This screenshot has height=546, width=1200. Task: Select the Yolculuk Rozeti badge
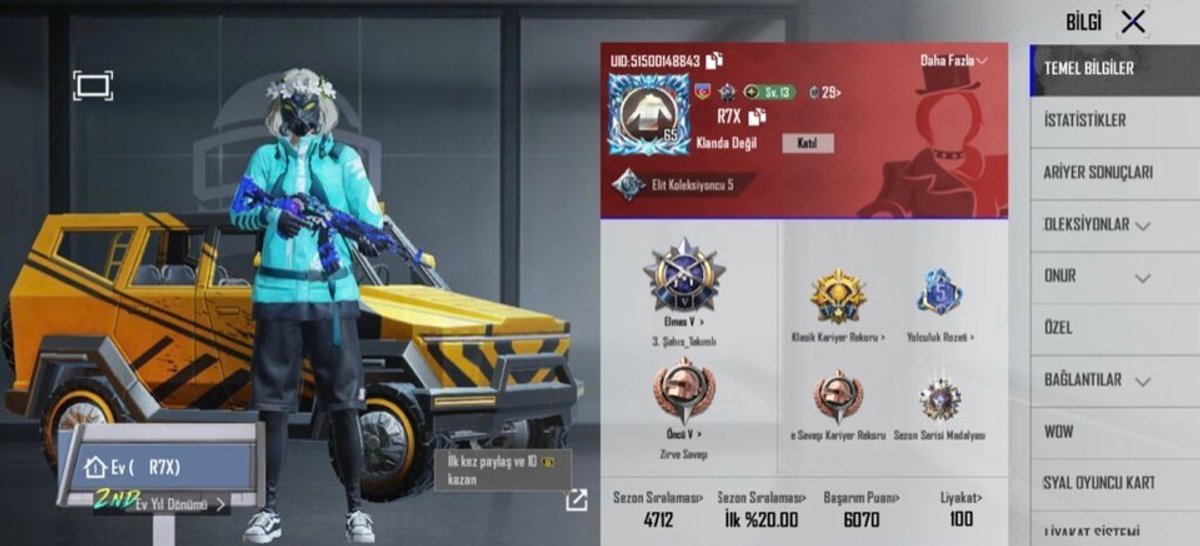(939, 295)
